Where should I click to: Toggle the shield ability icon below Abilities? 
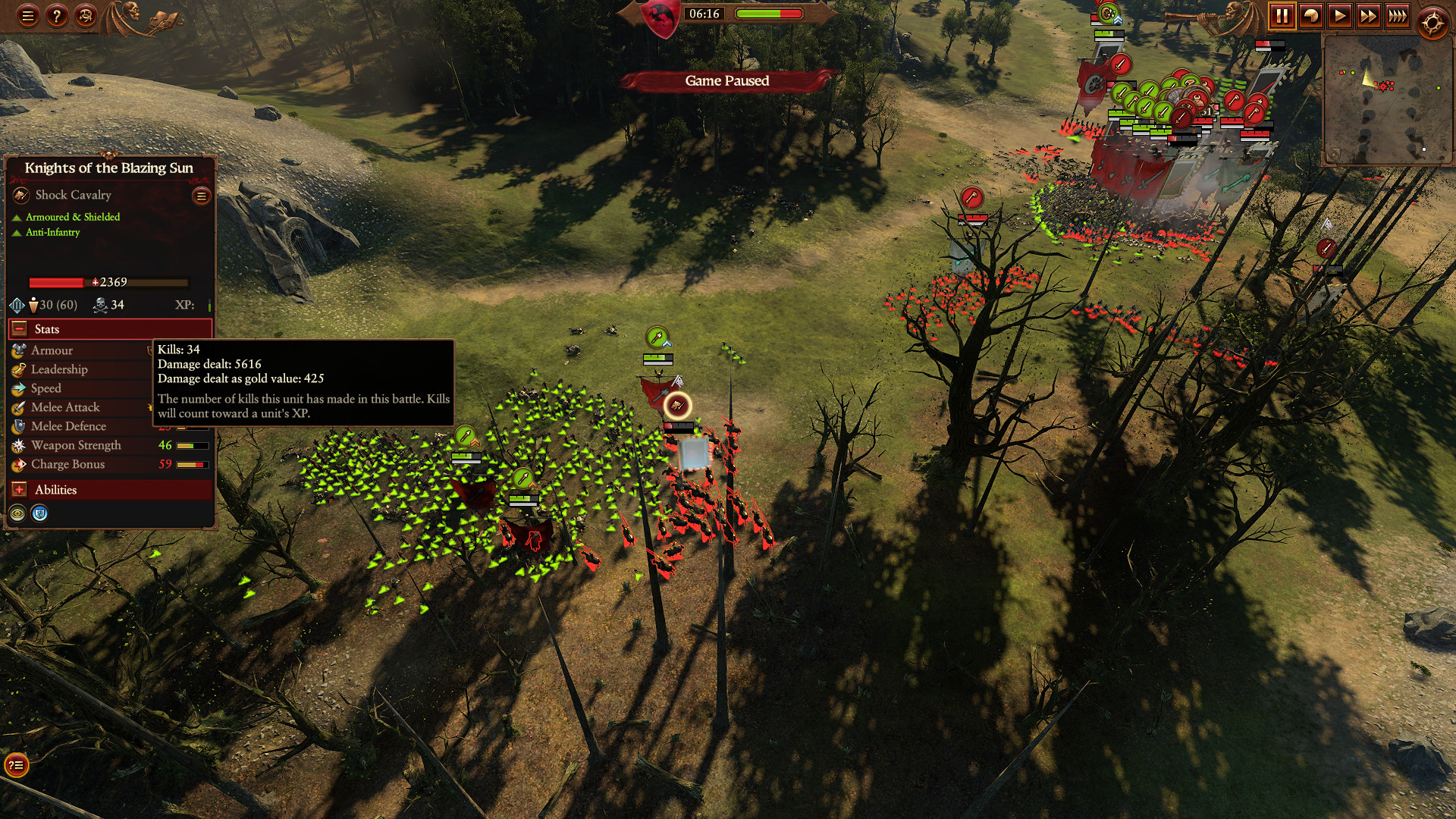tap(39, 513)
